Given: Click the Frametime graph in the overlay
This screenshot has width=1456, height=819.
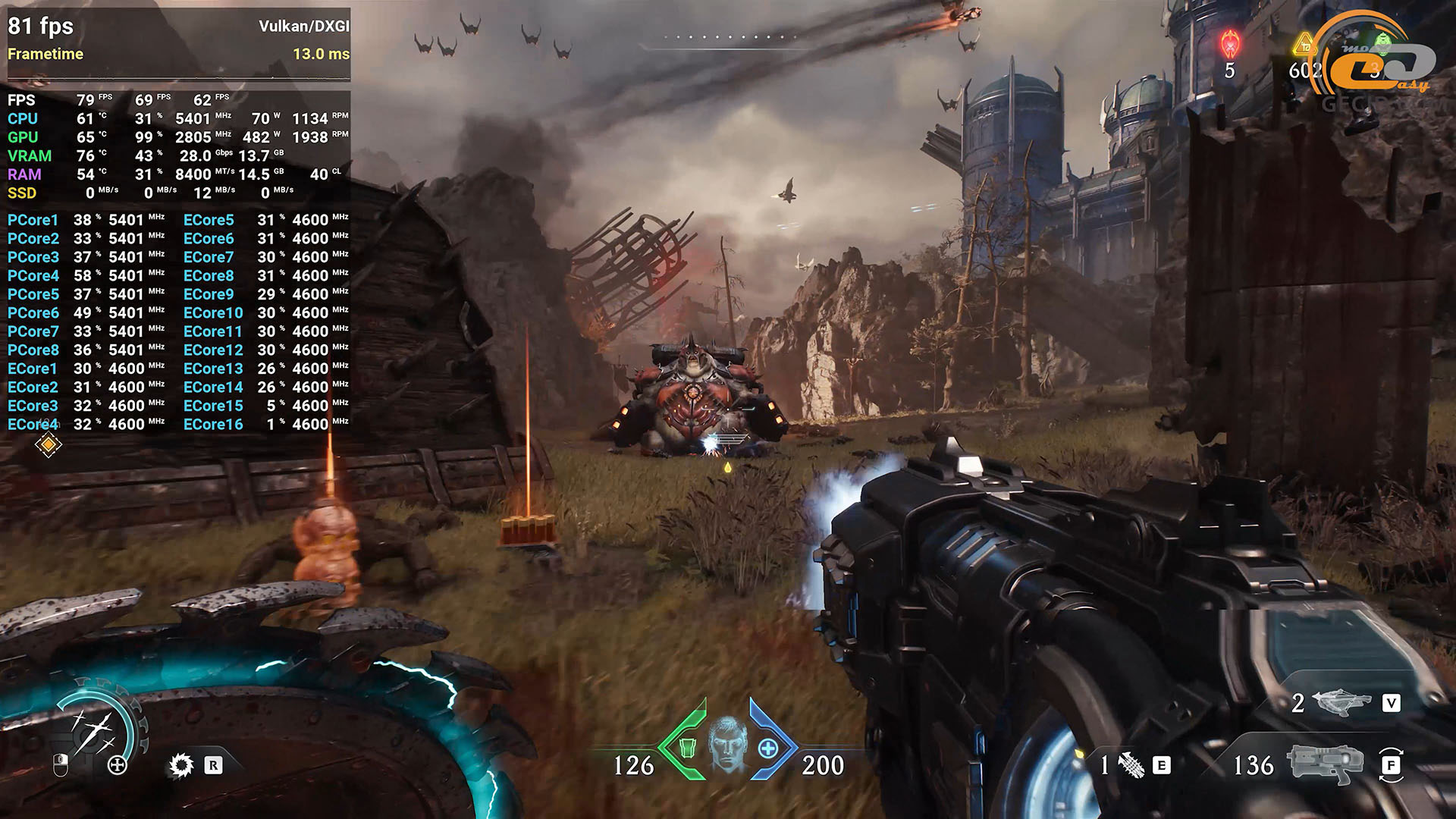Looking at the screenshot, I should 179,72.
